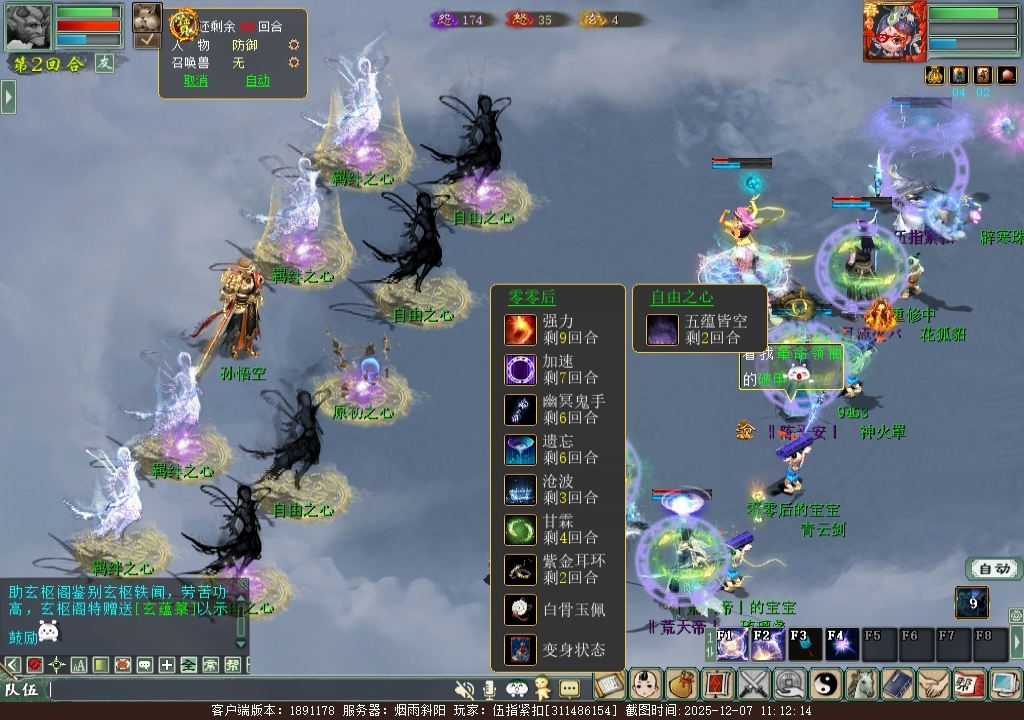This screenshot has width=1024, height=720.
Task: Click the 自动 auto-battle button above the hotbar
Action: click(x=994, y=569)
